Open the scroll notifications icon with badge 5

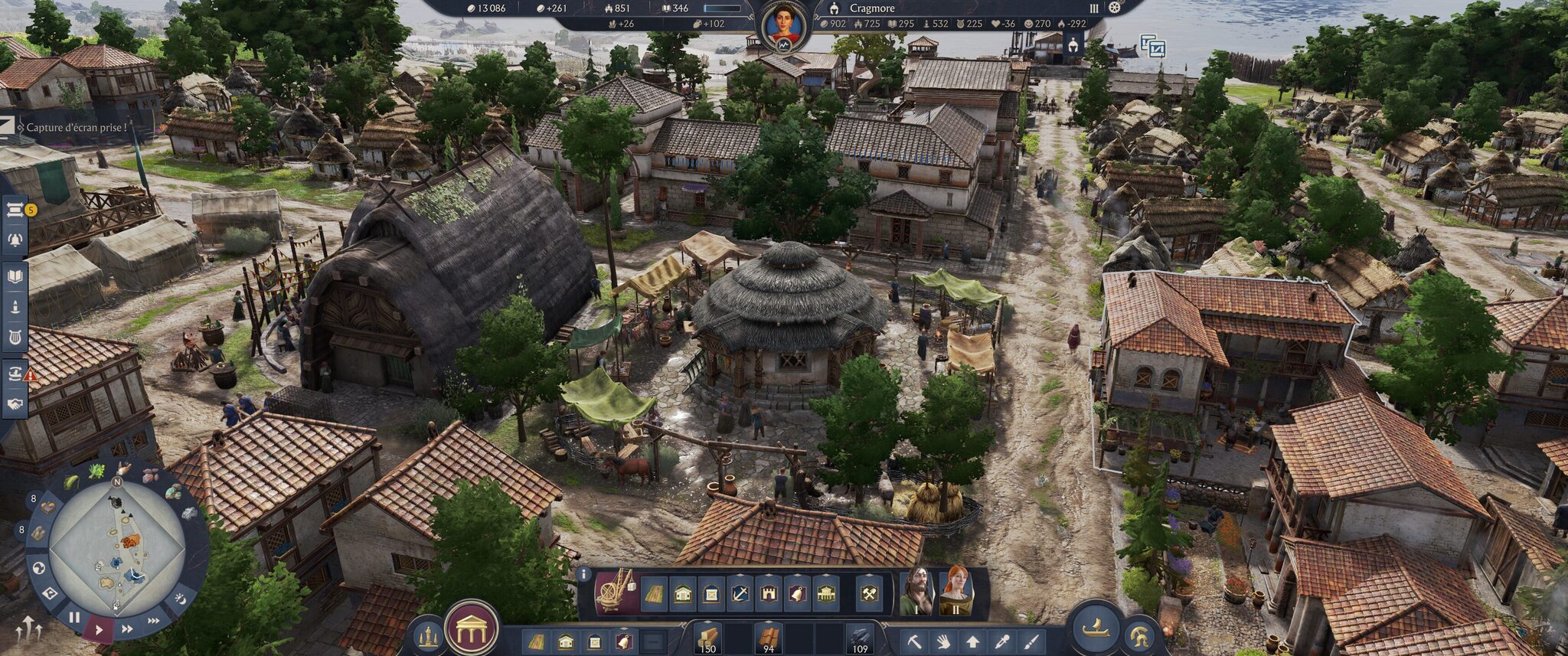tap(15, 211)
